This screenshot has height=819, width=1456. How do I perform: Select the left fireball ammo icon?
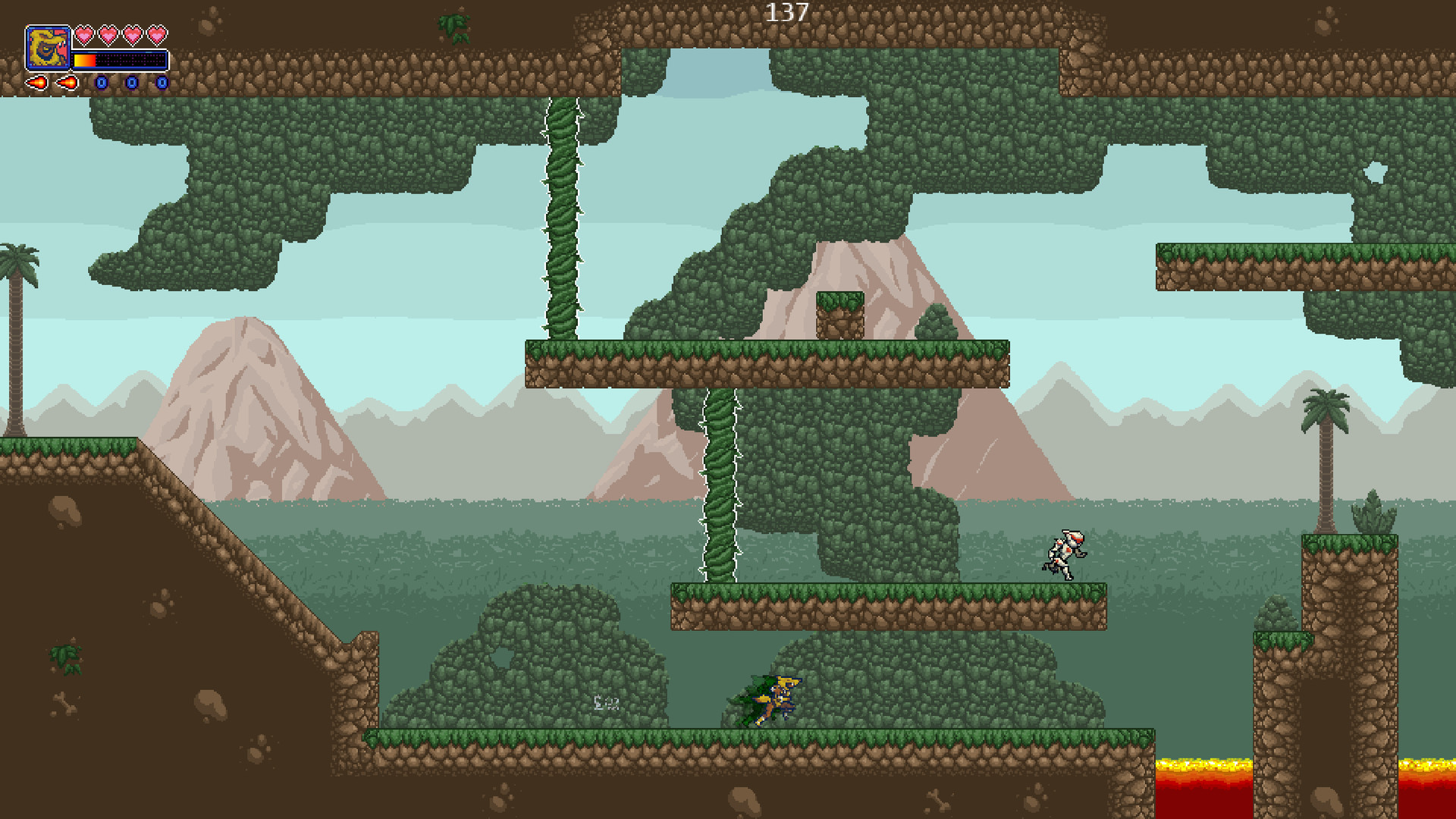pos(38,84)
